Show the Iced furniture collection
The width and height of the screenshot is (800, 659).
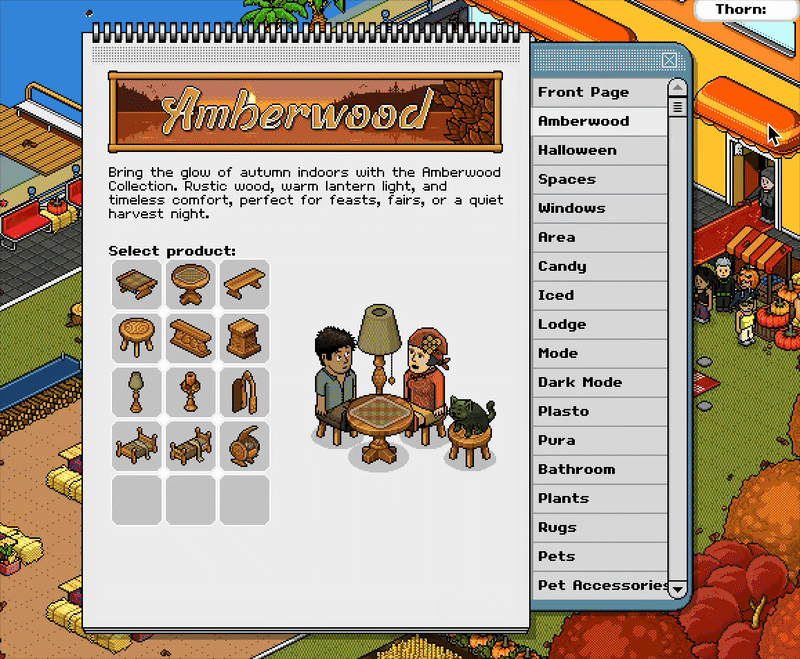(x=598, y=295)
